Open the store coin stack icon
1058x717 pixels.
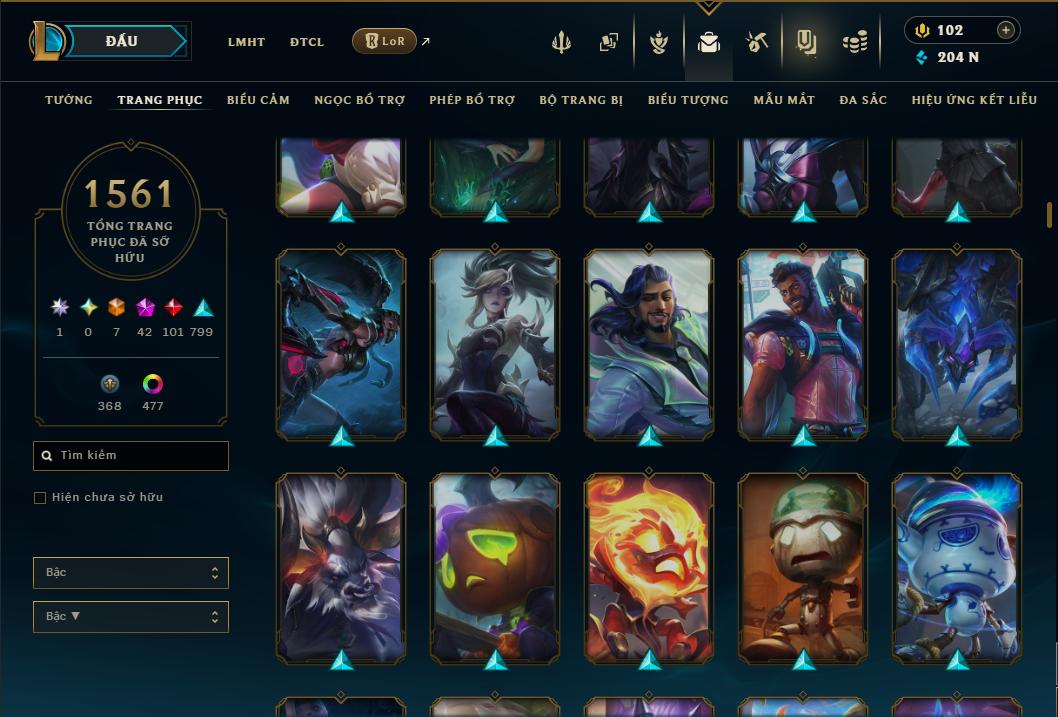tap(855, 42)
